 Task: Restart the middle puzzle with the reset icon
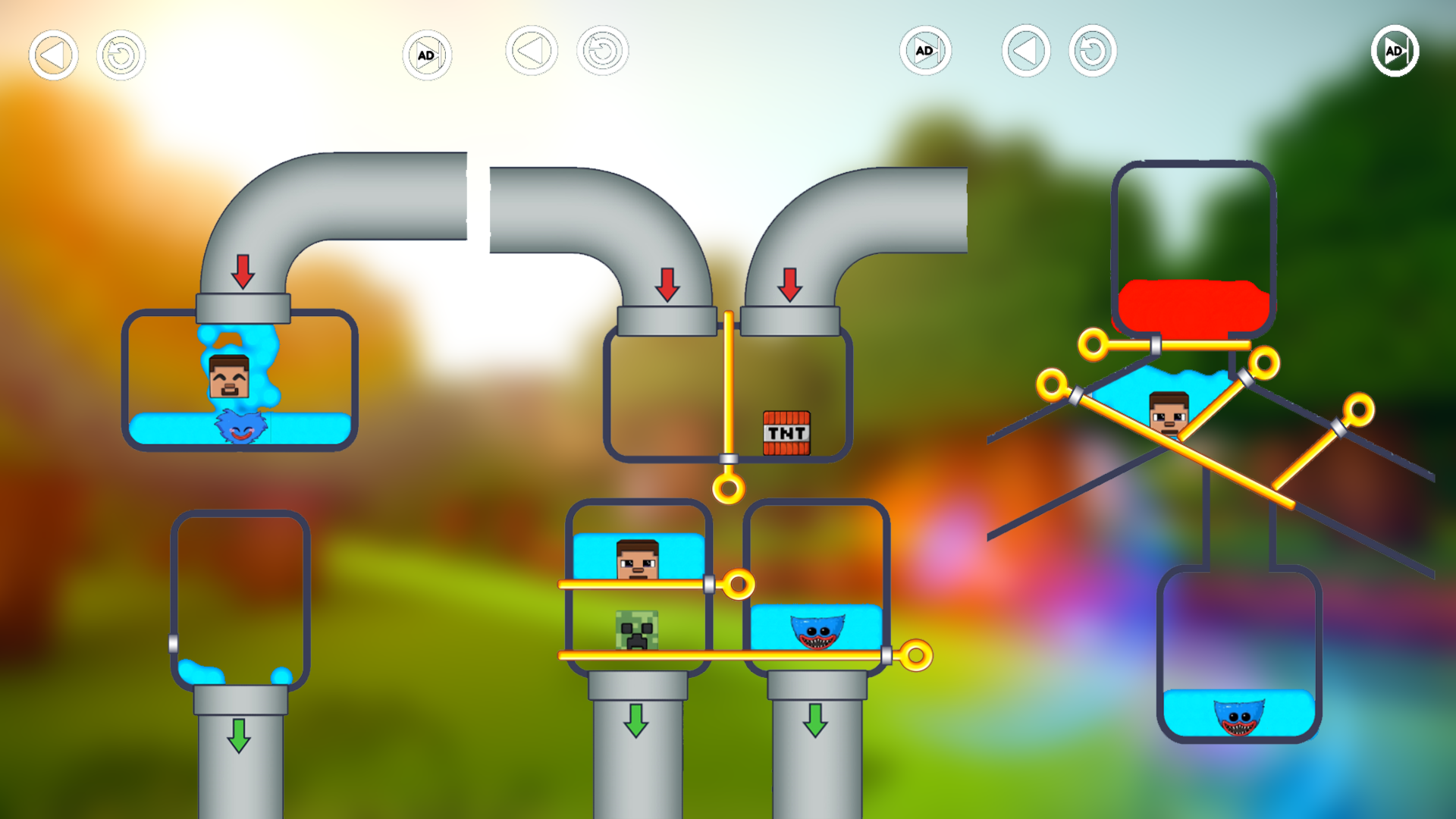pyautogui.click(x=603, y=50)
